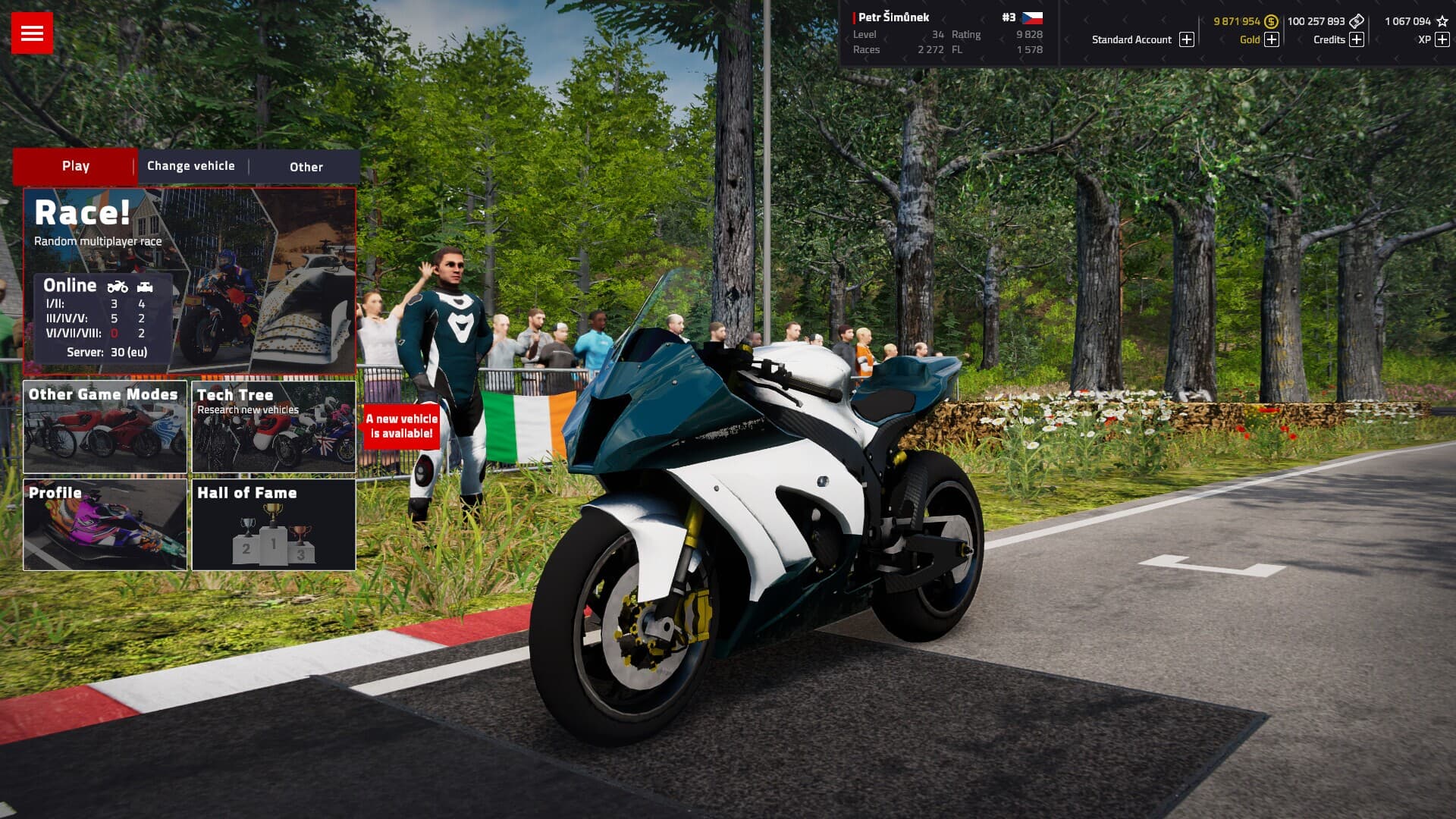Open the Tech Tree to research vehicles
1456x819 pixels.
(273, 426)
